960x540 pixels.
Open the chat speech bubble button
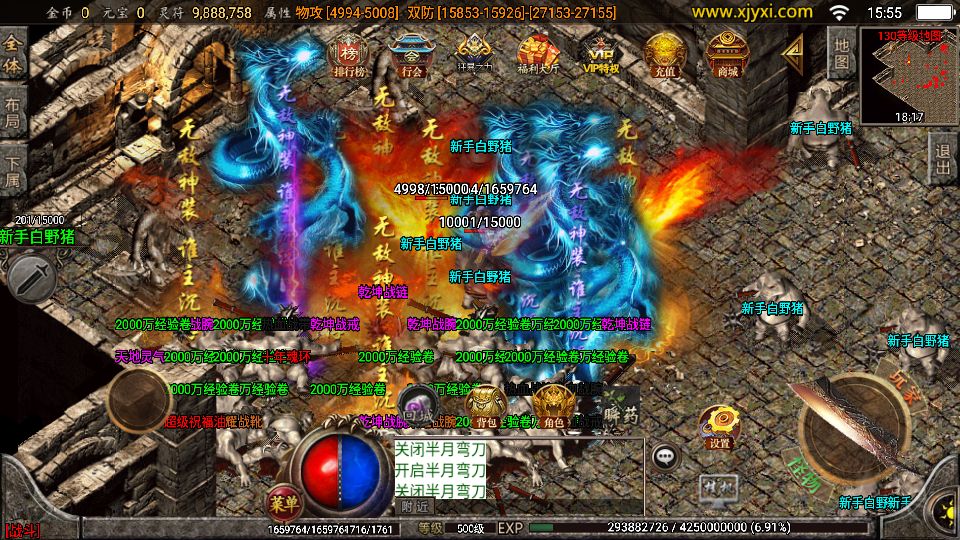[665, 456]
